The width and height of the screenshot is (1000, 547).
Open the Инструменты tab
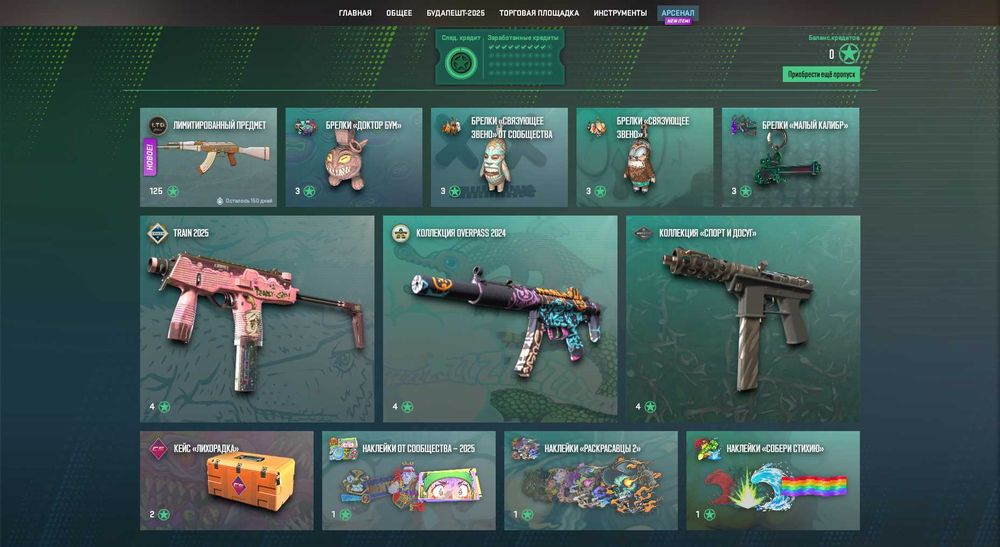tap(619, 13)
